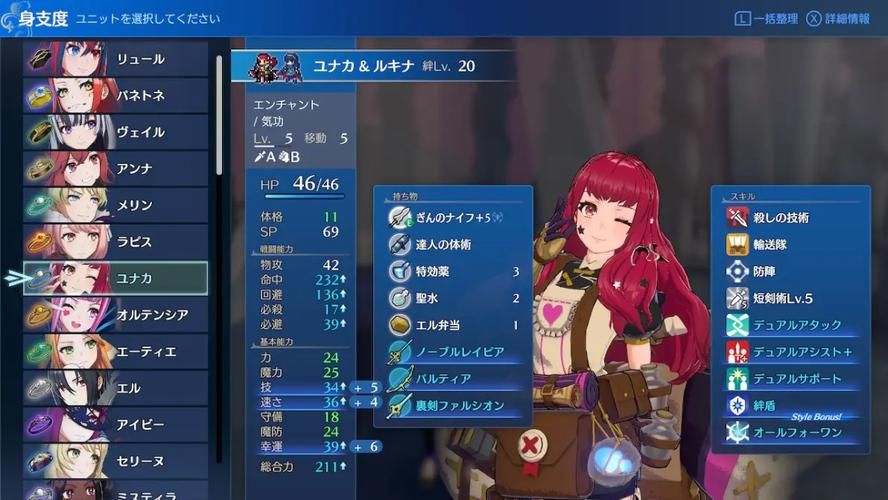Select エル弁当 item

point(453,325)
